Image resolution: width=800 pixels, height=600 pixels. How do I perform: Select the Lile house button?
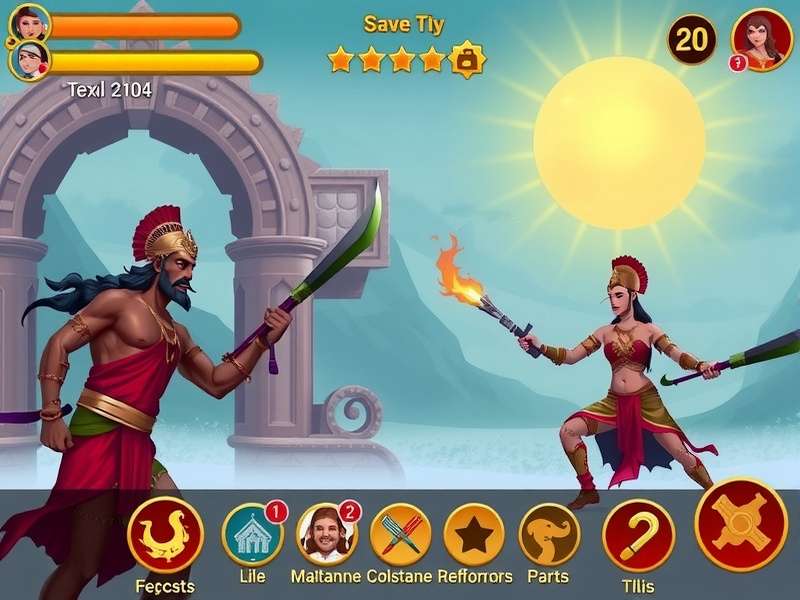(252, 535)
